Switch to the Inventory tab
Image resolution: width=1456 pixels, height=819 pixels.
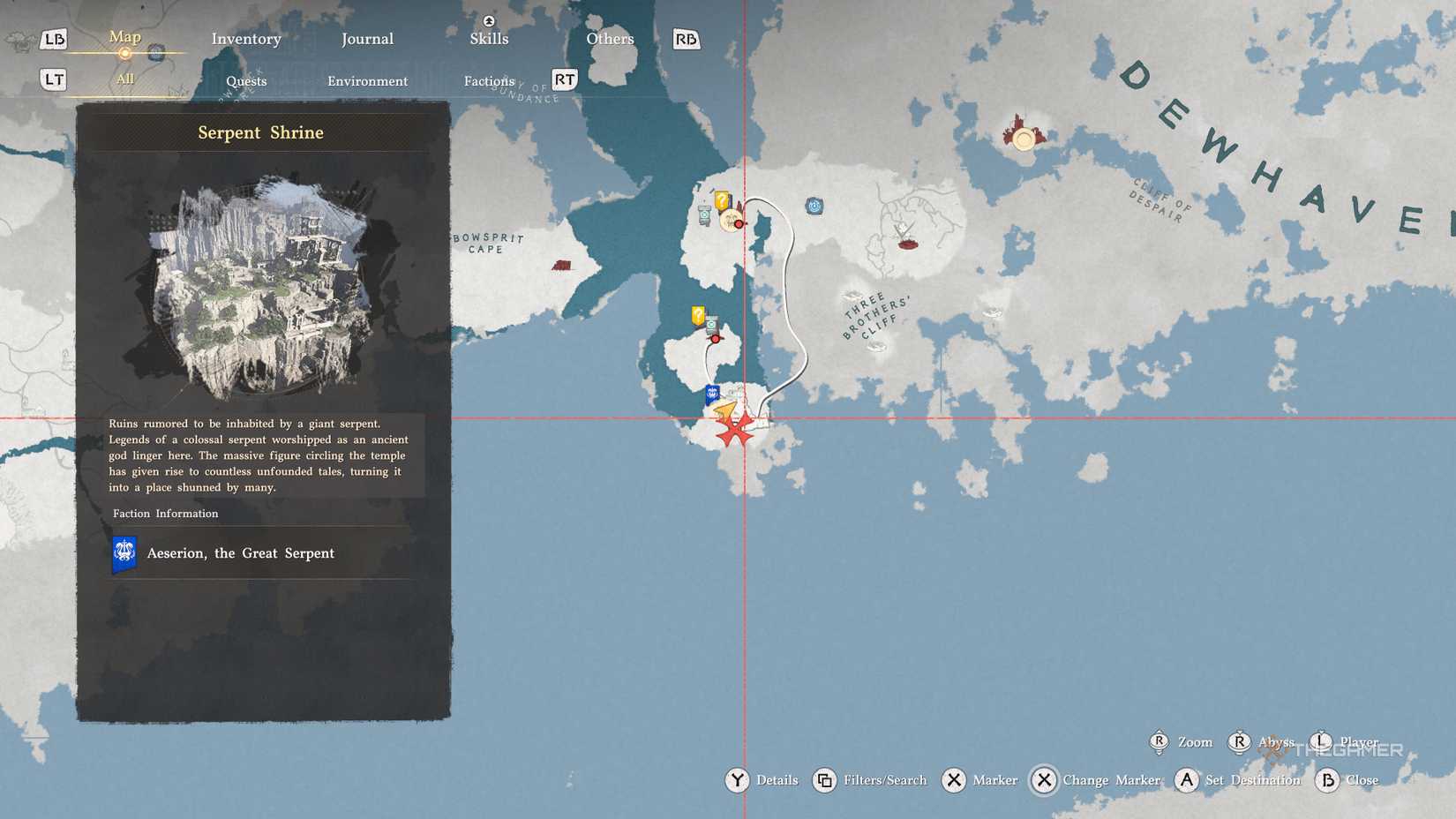pyautogui.click(x=246, y=39)
